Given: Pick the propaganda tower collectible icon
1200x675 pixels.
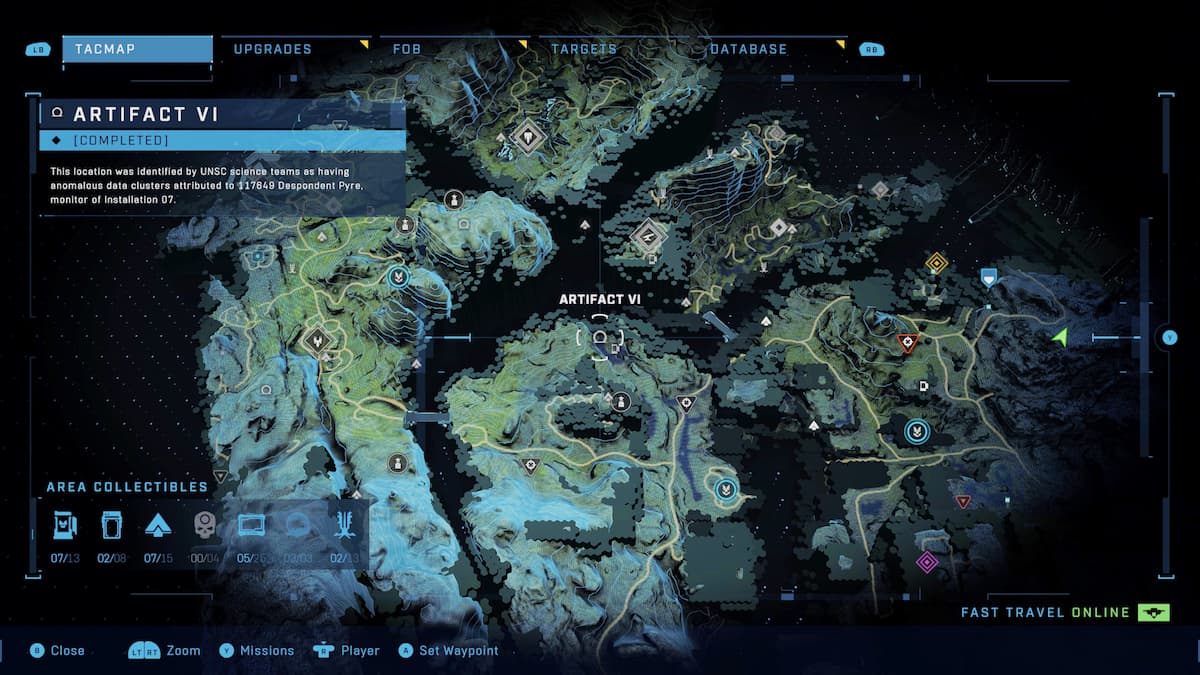Looking at the screenshot, I should tap(343, 525).
